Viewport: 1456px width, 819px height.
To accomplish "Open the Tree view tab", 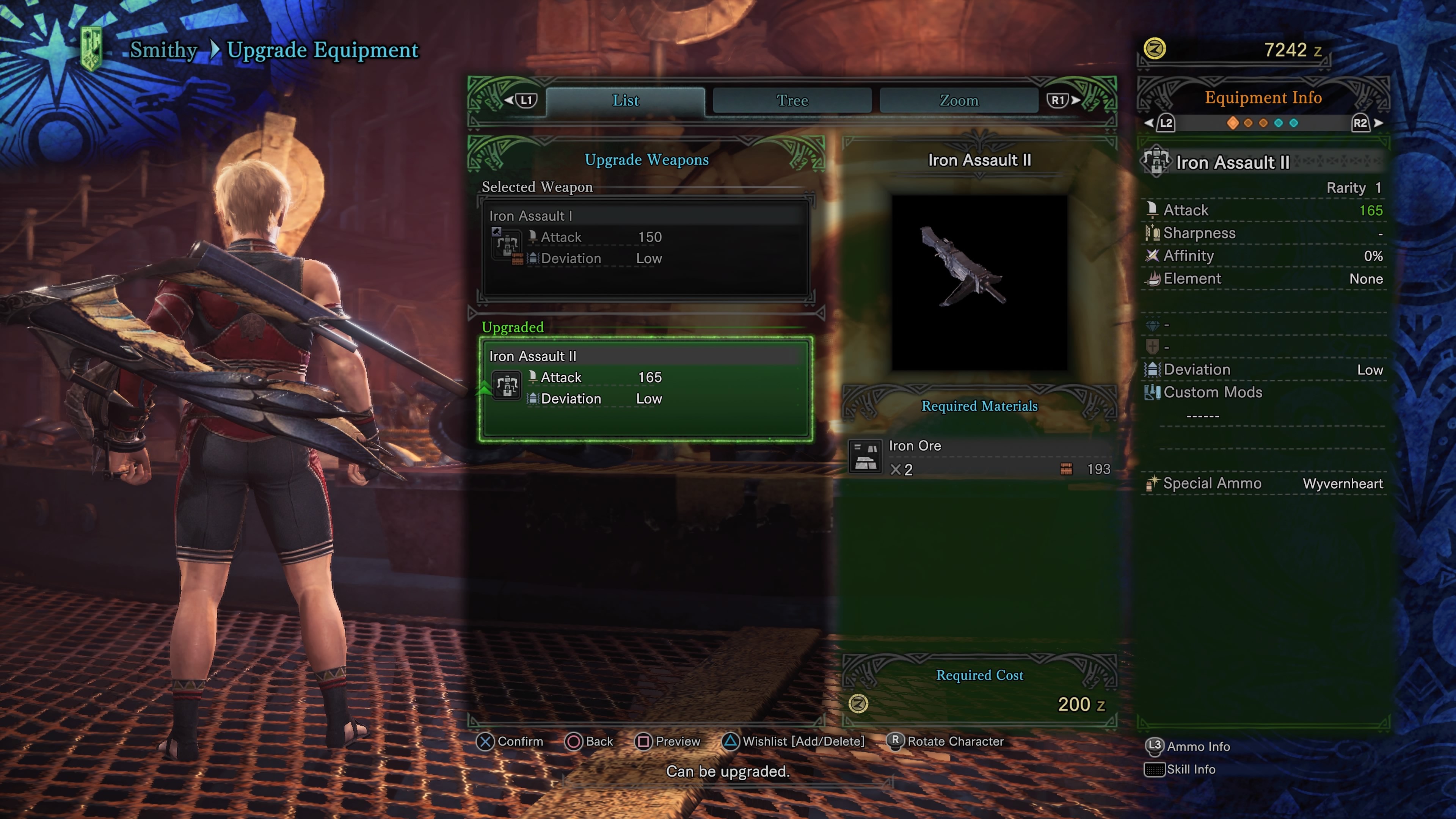I will [x=792, y=100].
